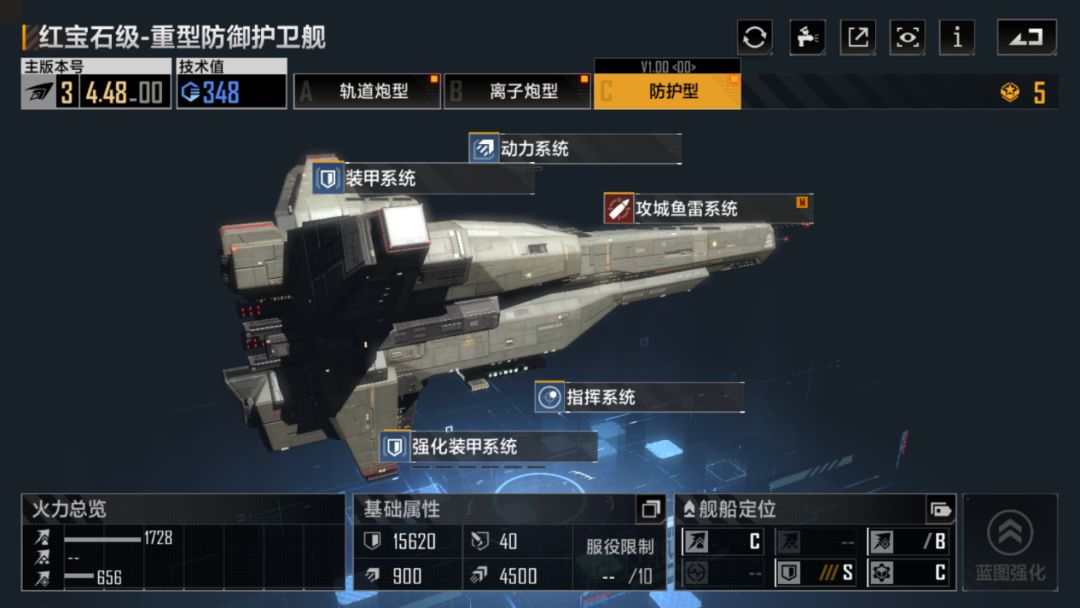Show ship info with the i button

click(958, 38)
